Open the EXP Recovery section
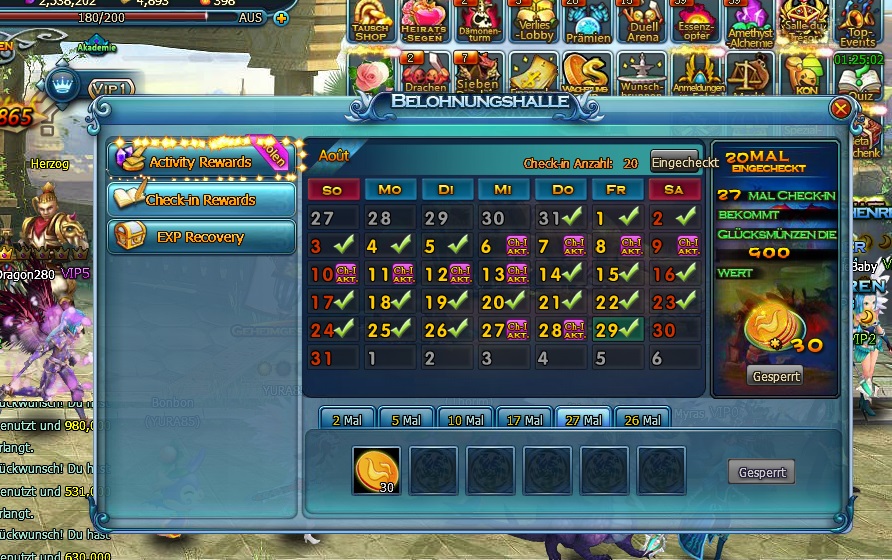Image resolution: width=892 pixels, height=560 pixels. (200, 237)
